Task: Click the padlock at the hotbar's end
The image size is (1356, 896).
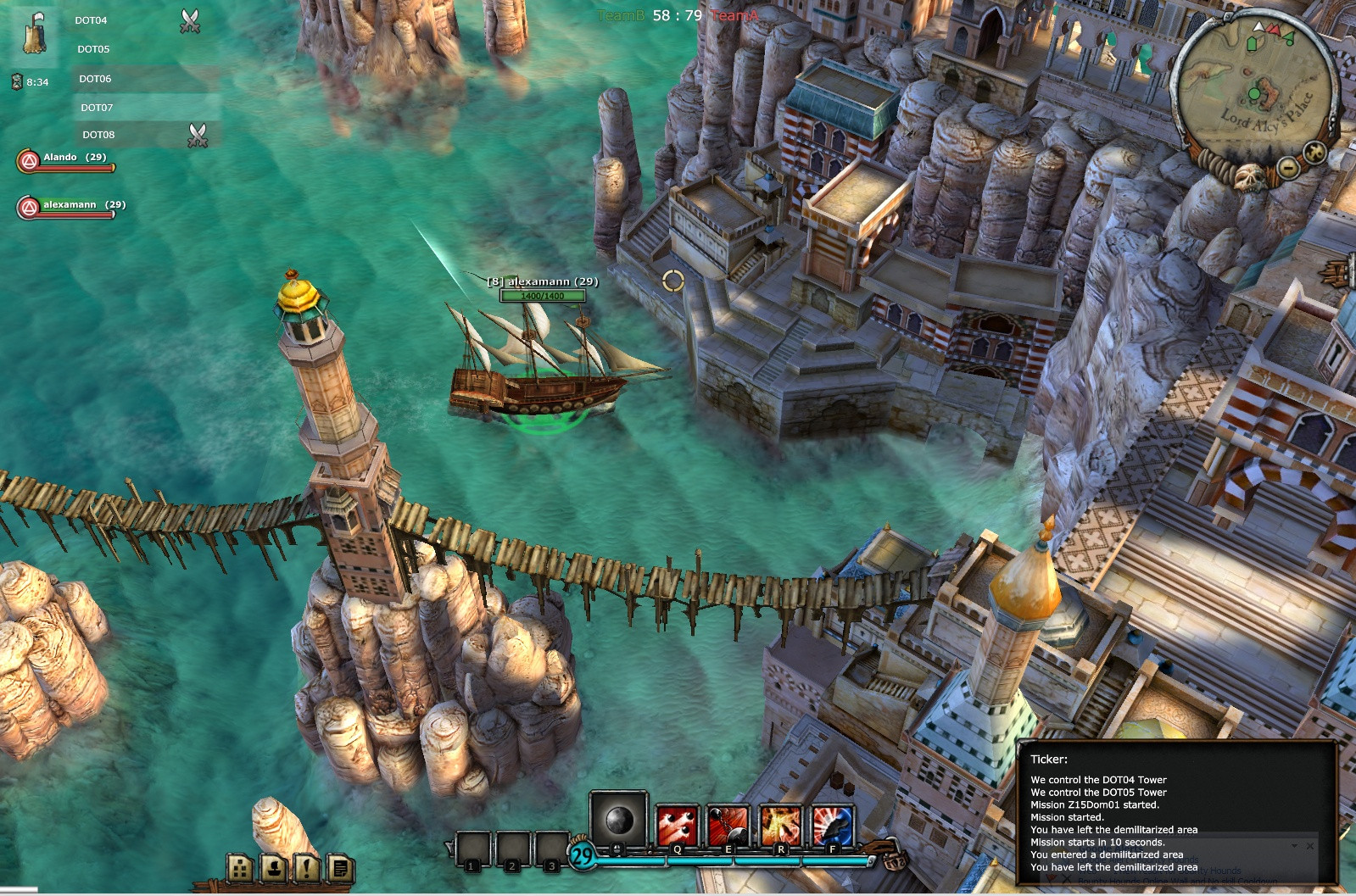Action: point(894,860)
